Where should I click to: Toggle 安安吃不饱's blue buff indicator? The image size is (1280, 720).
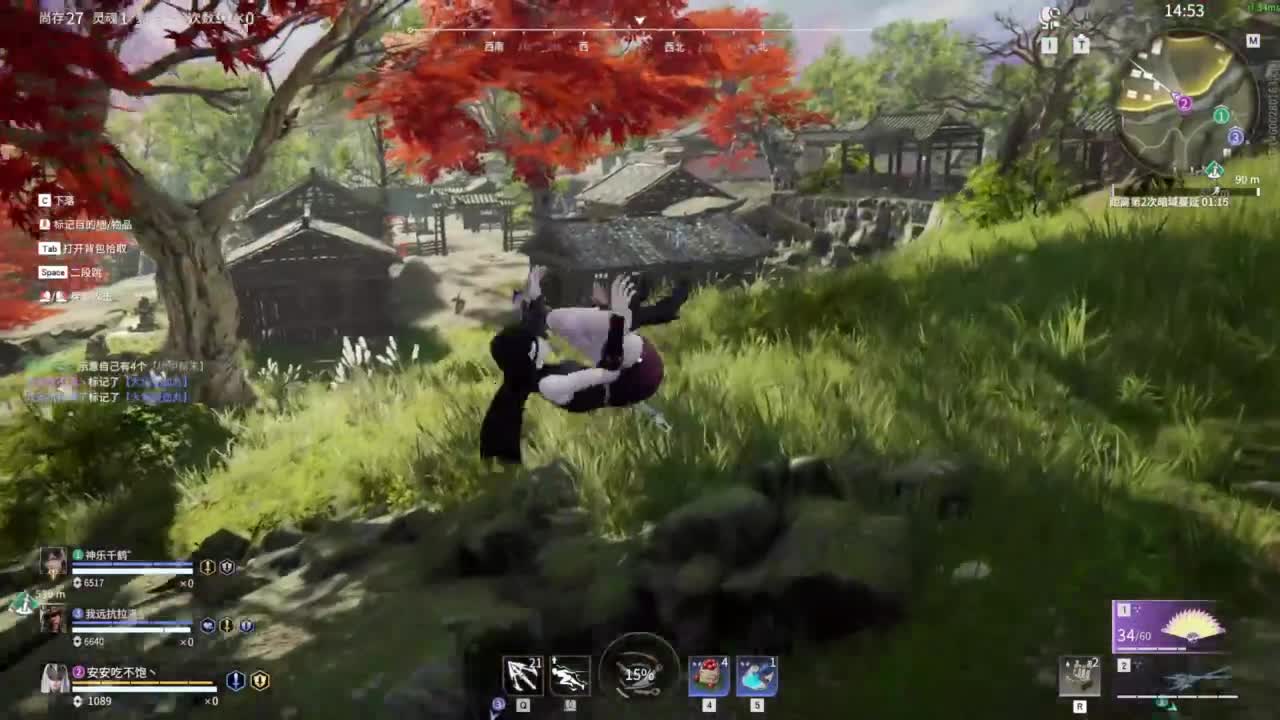pos(234,681)
